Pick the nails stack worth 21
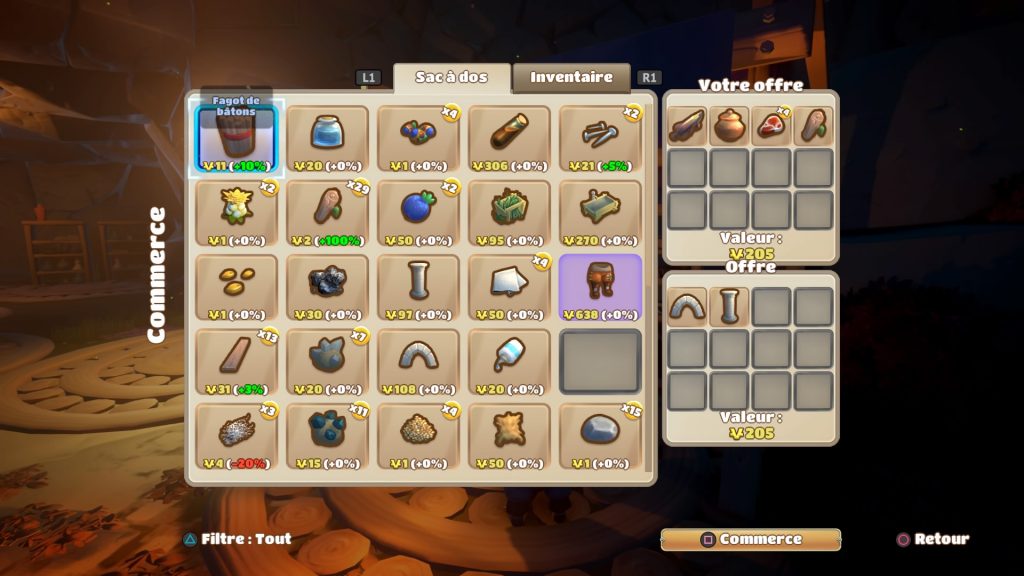This screenshot has width=1024, height=576. [x=600, y=138]
